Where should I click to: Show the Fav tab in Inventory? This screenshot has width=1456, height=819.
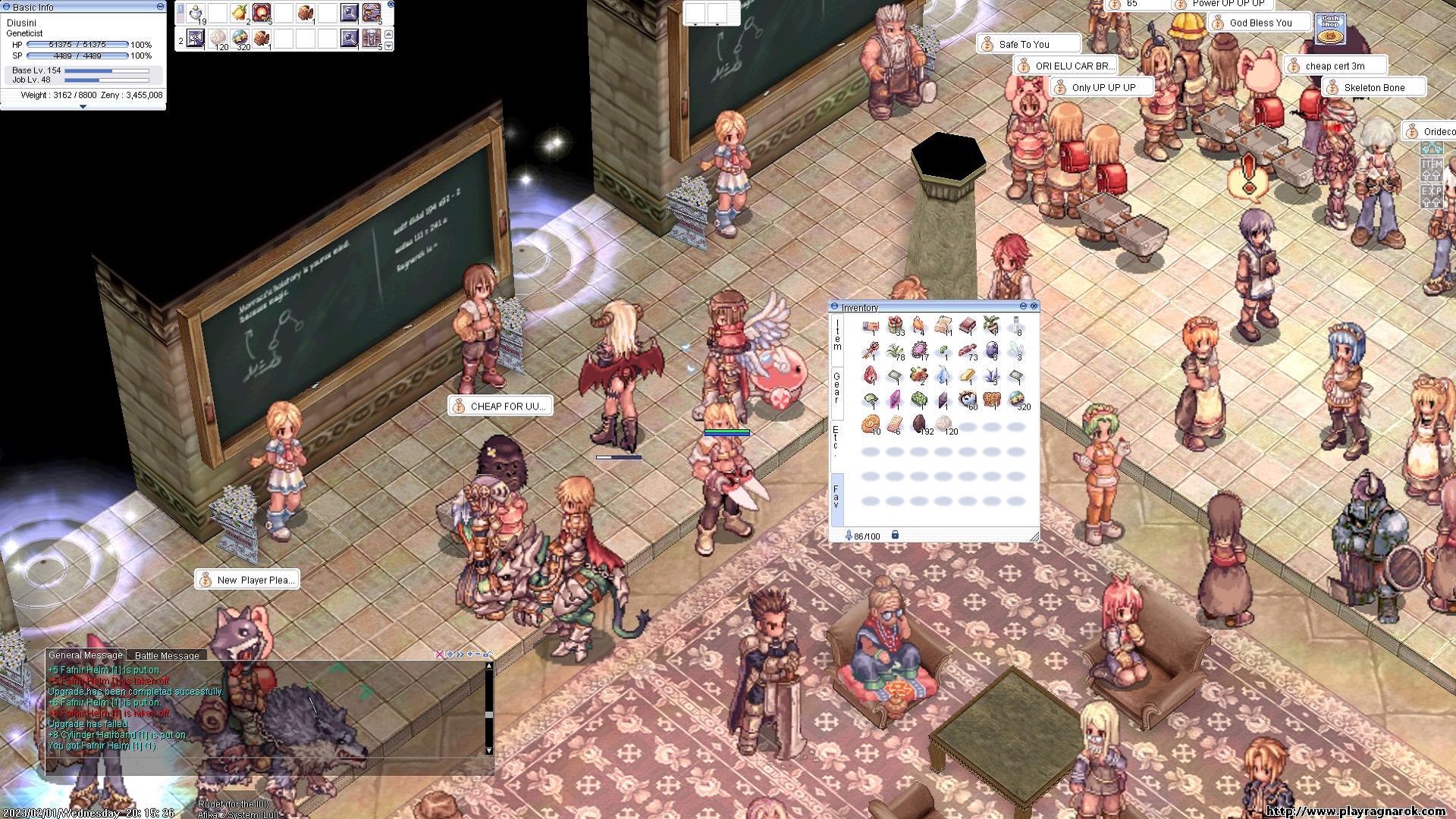point(836,497)
